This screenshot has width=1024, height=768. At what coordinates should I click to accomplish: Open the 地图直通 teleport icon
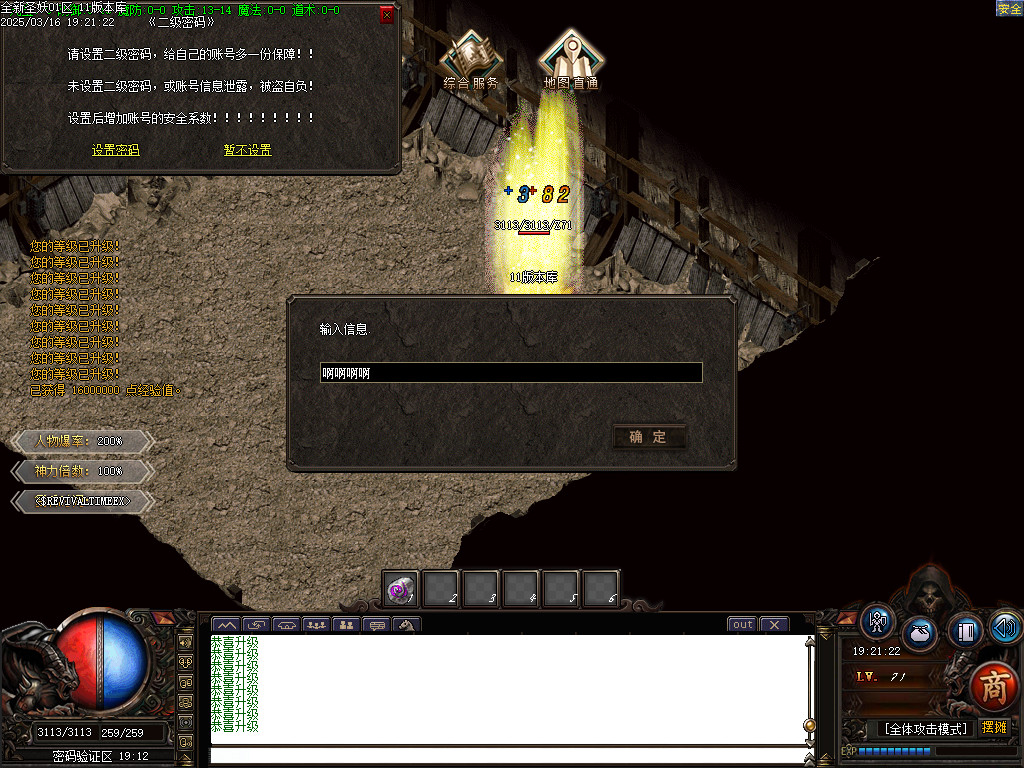pyautogui.click(x=571, y=60)
